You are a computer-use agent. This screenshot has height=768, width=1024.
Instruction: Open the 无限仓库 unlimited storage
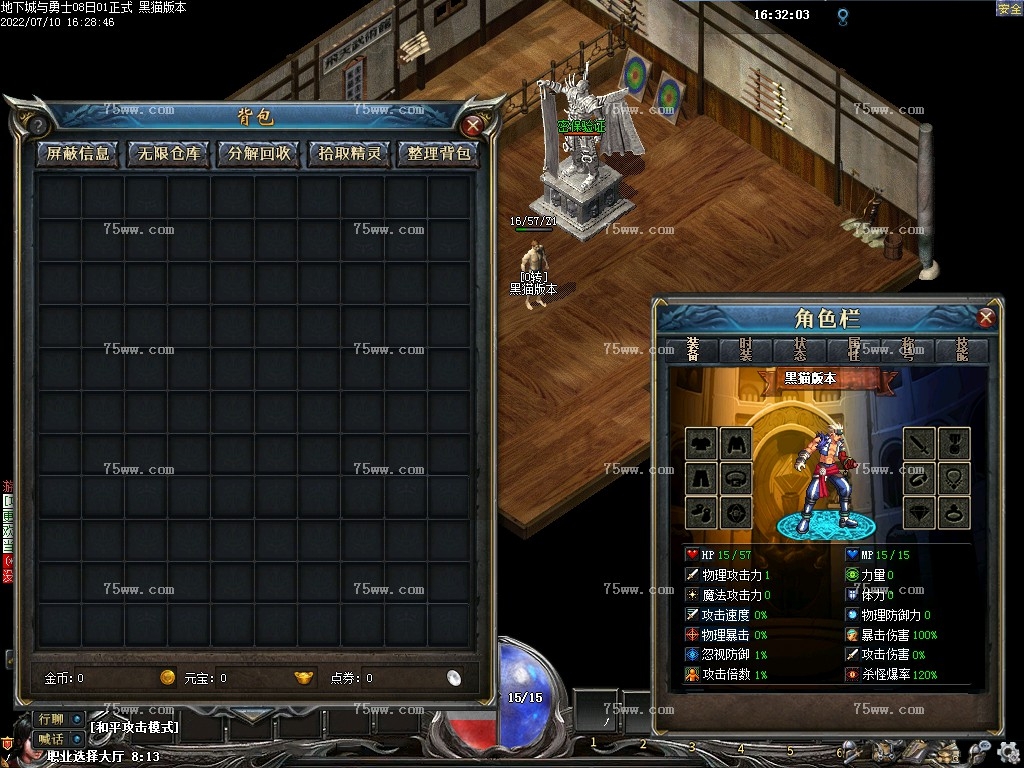169,154
